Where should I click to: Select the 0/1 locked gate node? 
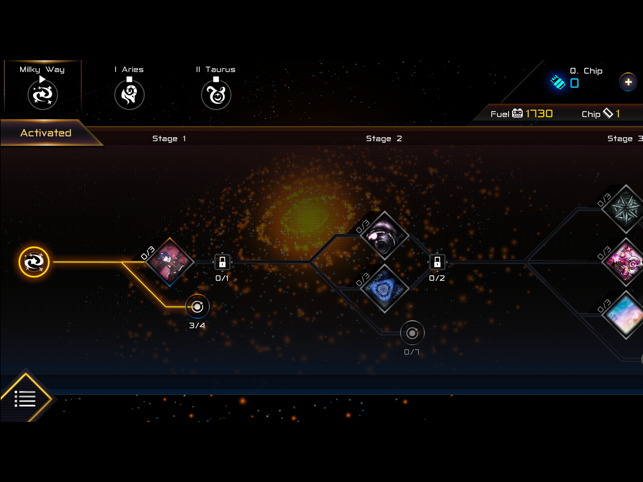(222, 263)
